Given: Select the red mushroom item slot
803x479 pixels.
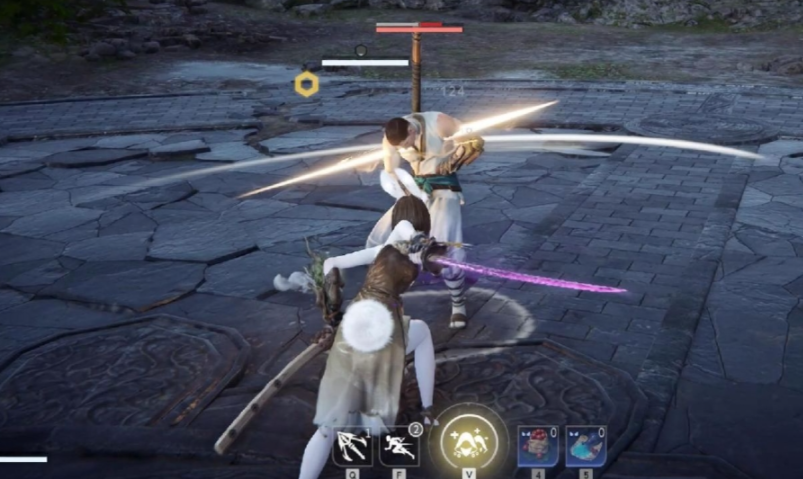Looking at the screenshot, I should pyautogui.click(x=537, y=446).
